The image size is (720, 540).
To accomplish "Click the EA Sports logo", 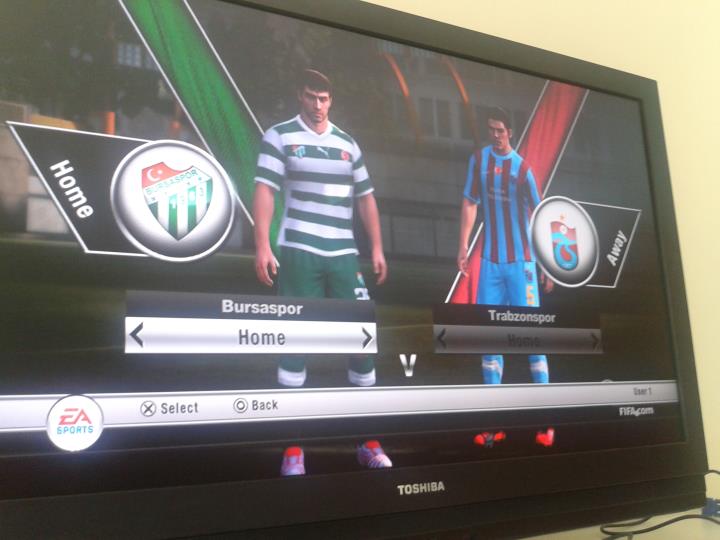I will (x=75, y=422).
